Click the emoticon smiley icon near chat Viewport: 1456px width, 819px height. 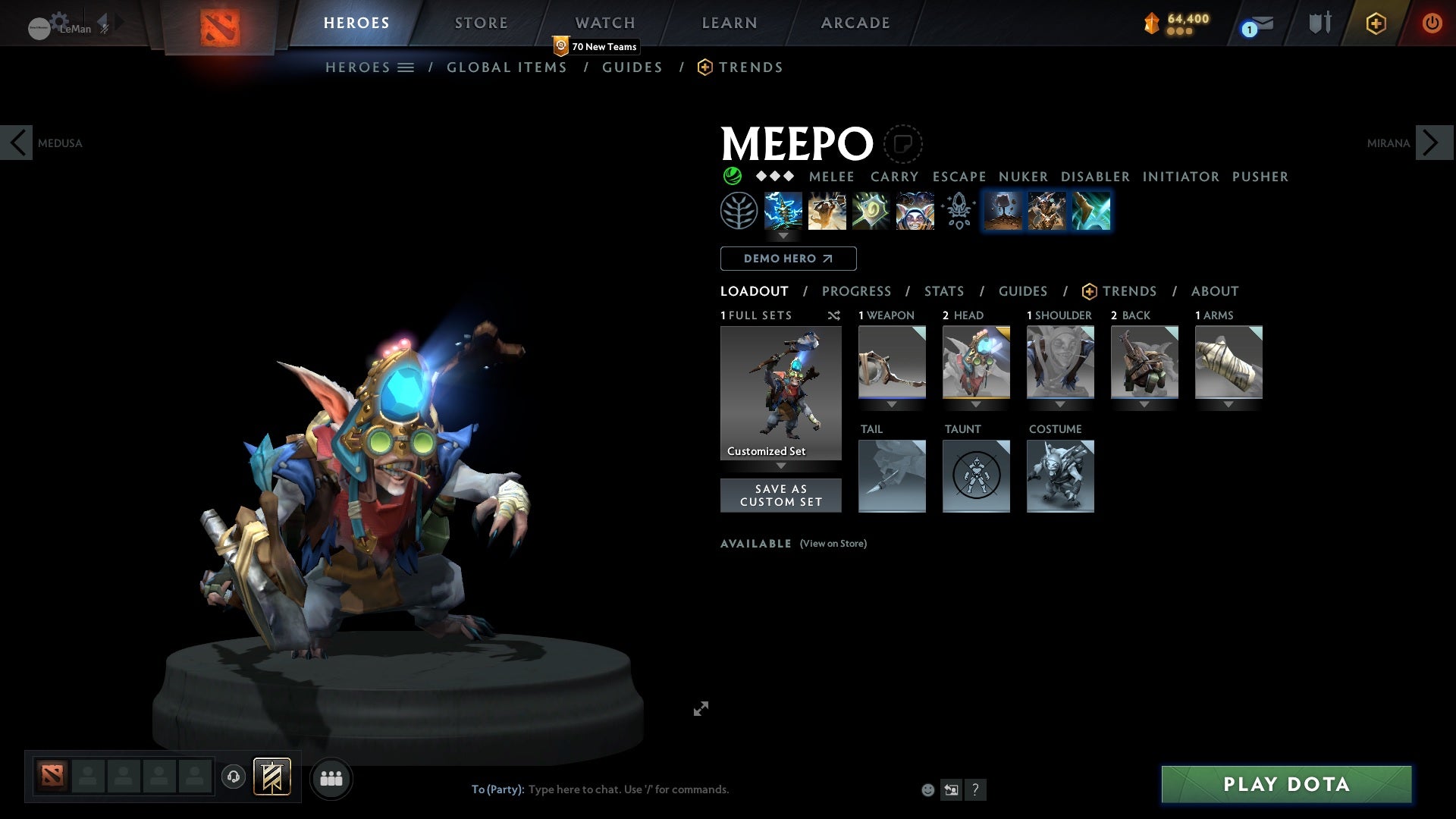tap(927, 789)
